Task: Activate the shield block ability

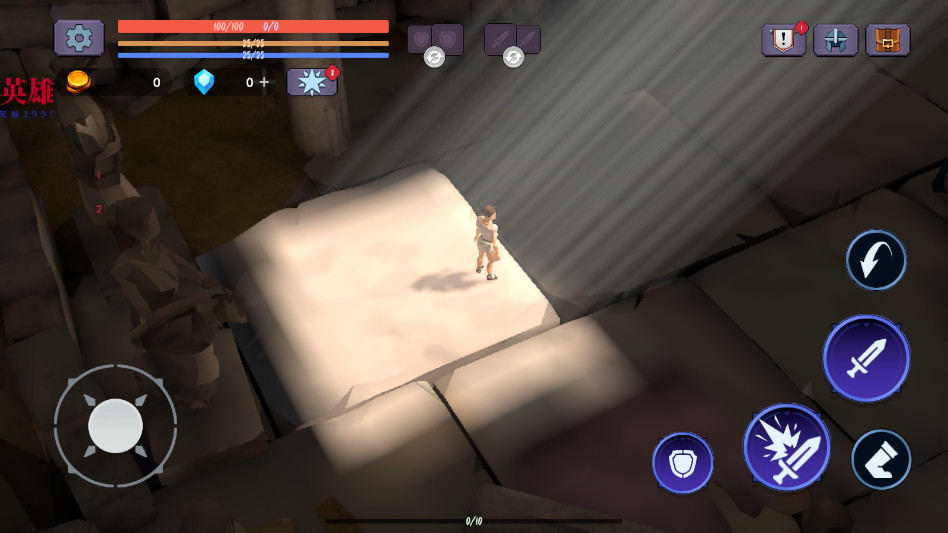Action: (683, 463)
